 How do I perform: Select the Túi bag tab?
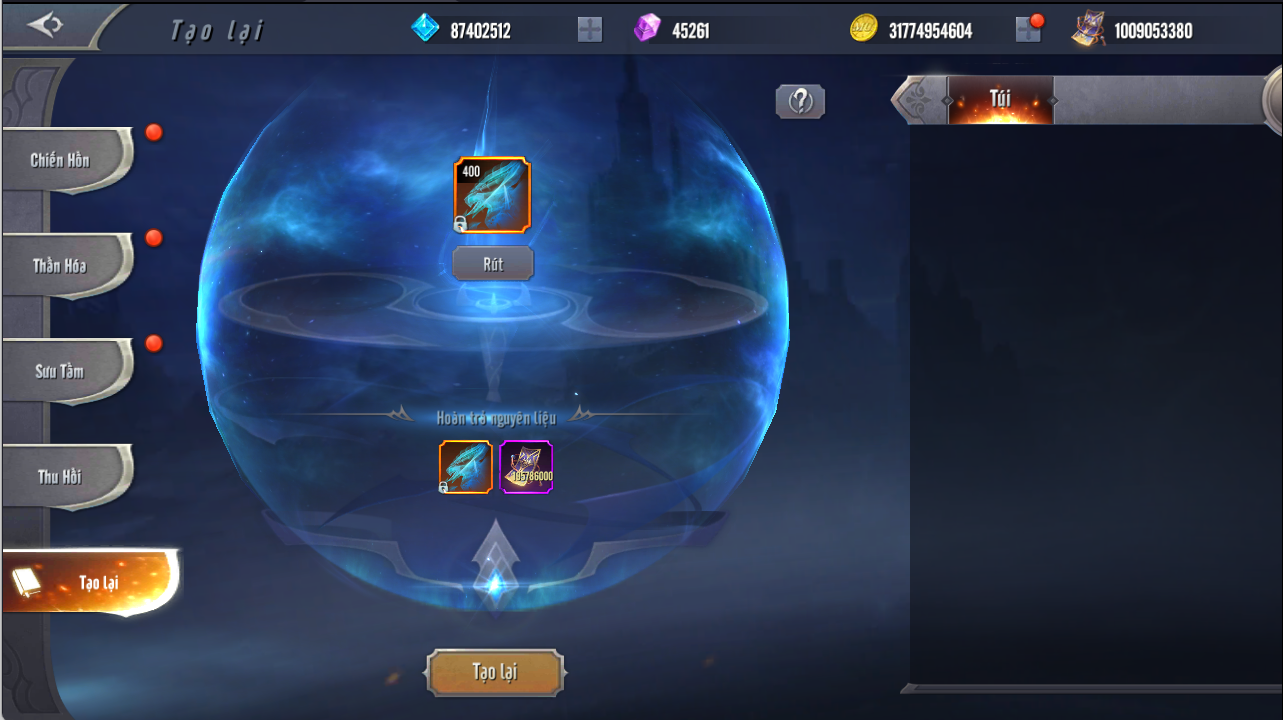[1000, 100]
